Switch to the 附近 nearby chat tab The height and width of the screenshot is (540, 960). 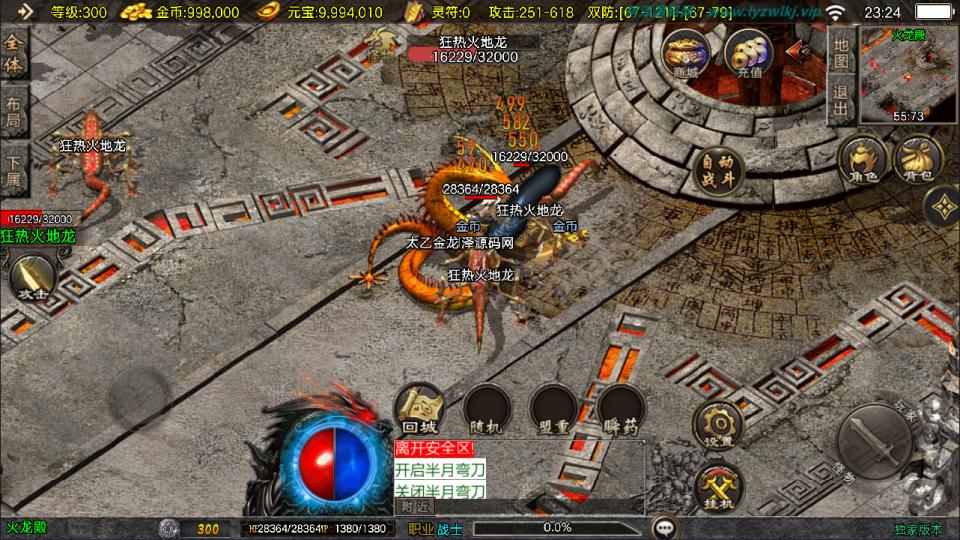[412, 506]
